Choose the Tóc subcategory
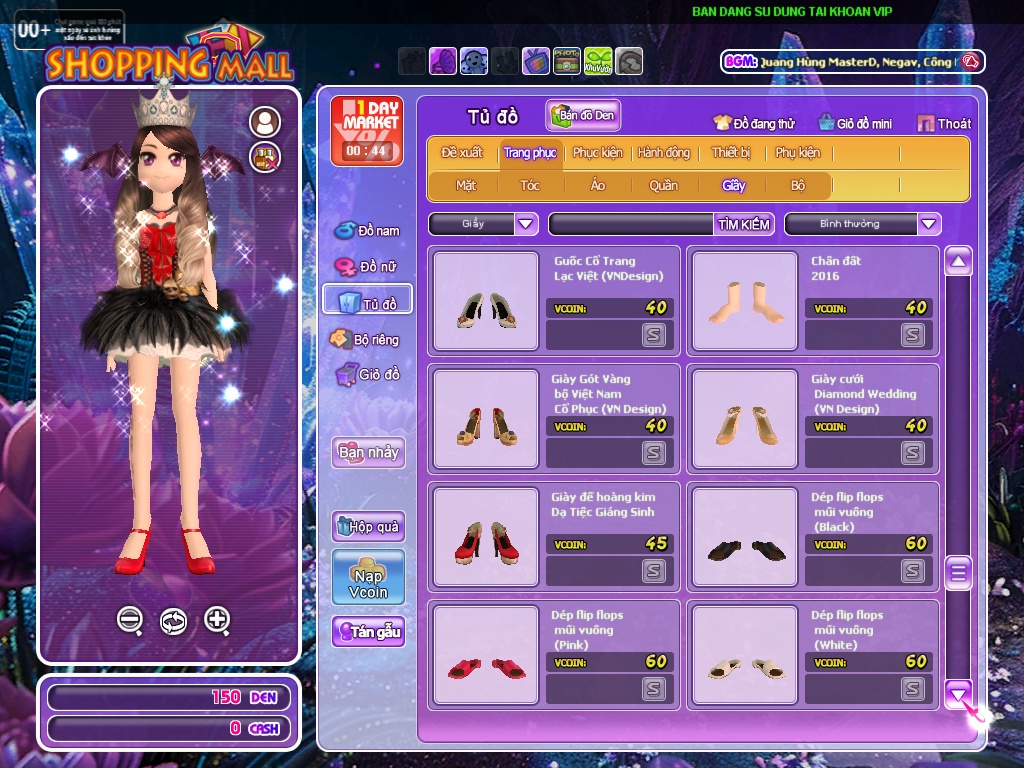 click(530, 185)
